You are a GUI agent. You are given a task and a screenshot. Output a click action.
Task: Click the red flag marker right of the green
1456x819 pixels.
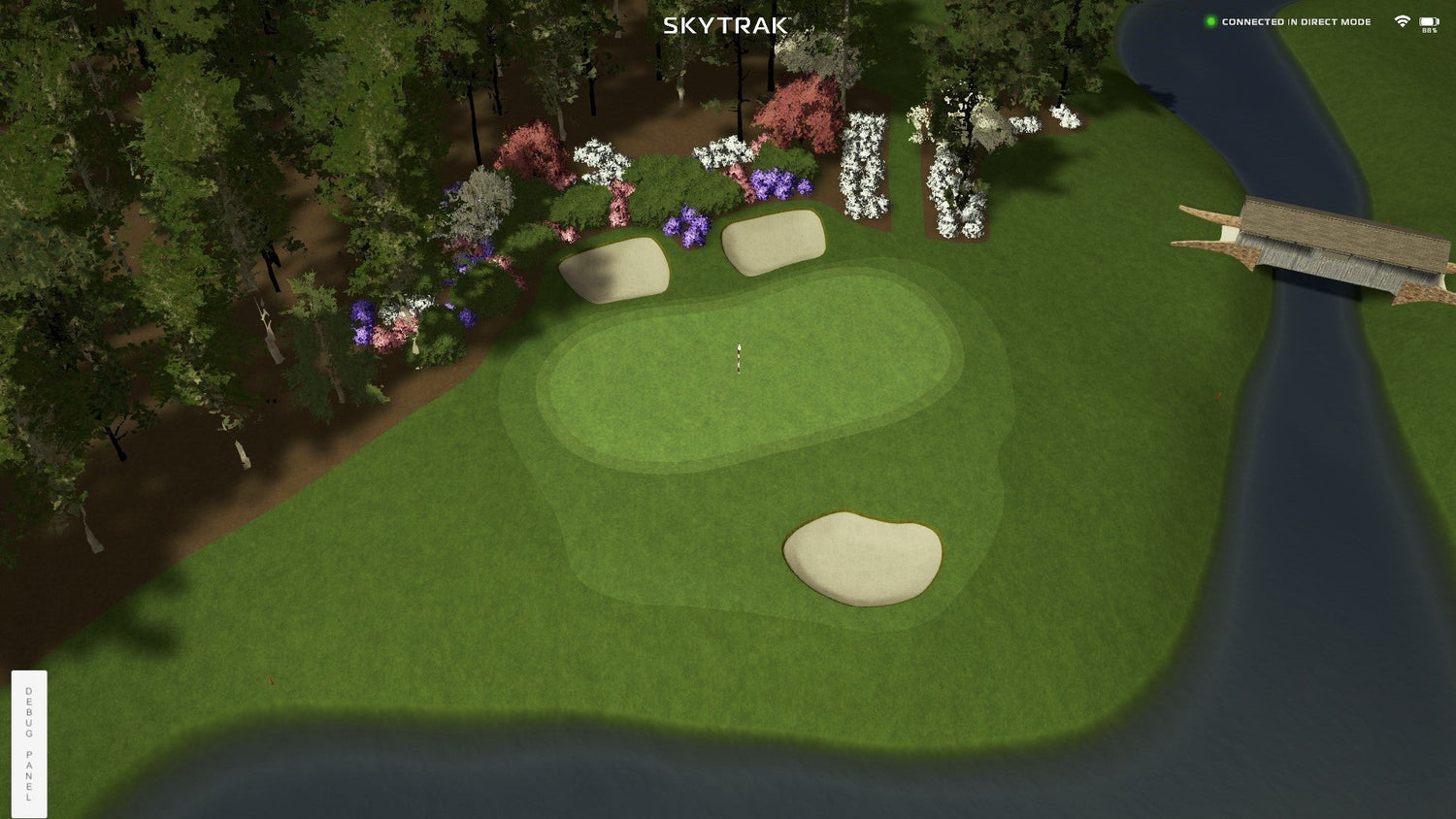[1218, 396]
